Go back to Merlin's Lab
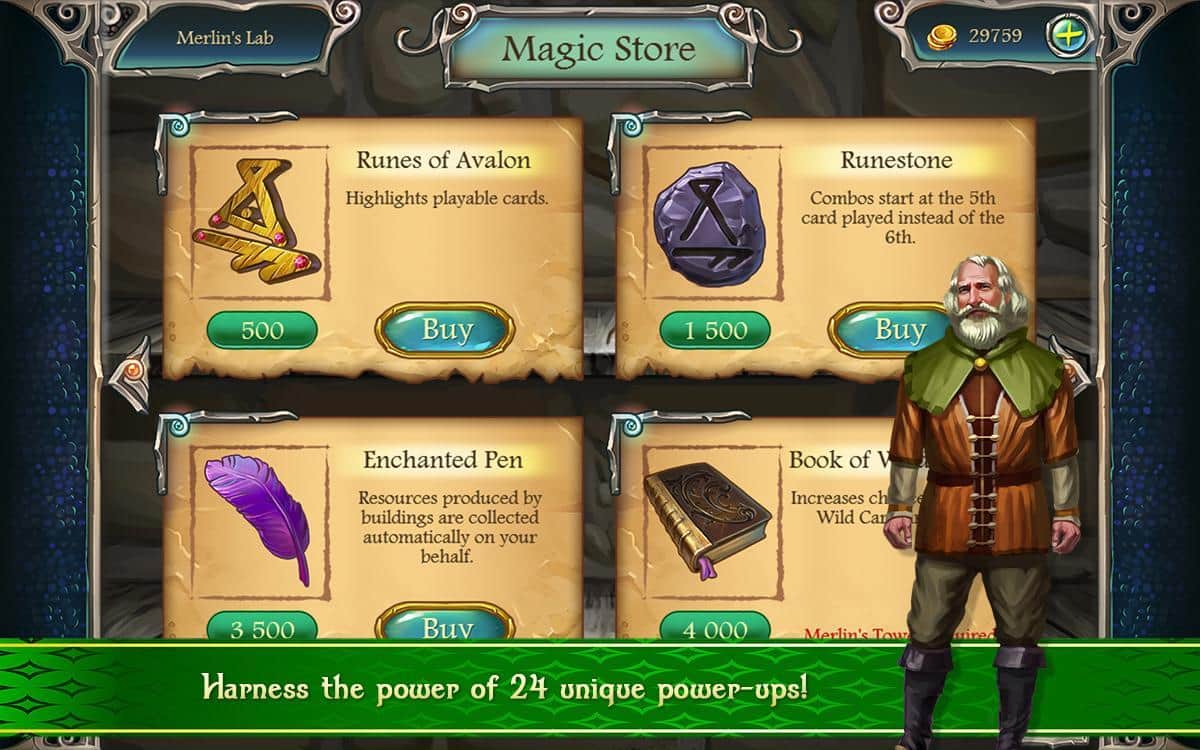This screenshot has width=1200, height=750. pos(224,39)
